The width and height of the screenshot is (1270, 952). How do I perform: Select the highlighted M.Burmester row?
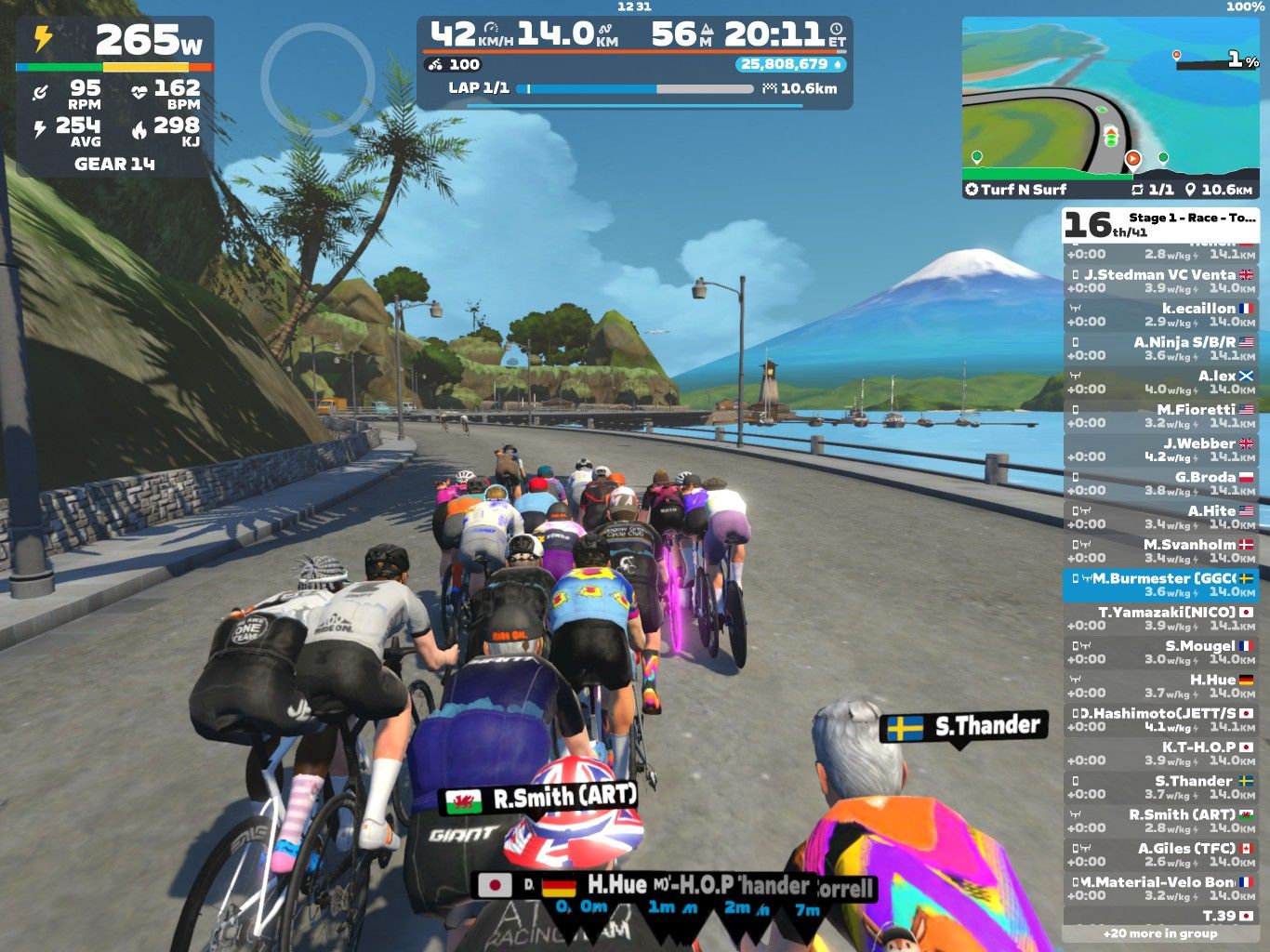[1160, 585]
